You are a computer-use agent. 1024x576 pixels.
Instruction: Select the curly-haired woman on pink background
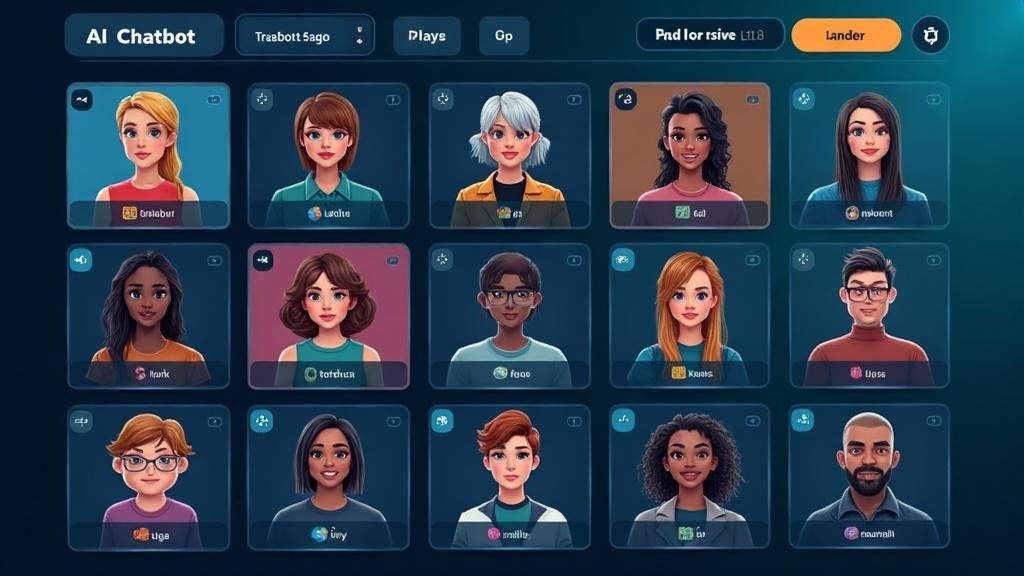pos(329,315)
